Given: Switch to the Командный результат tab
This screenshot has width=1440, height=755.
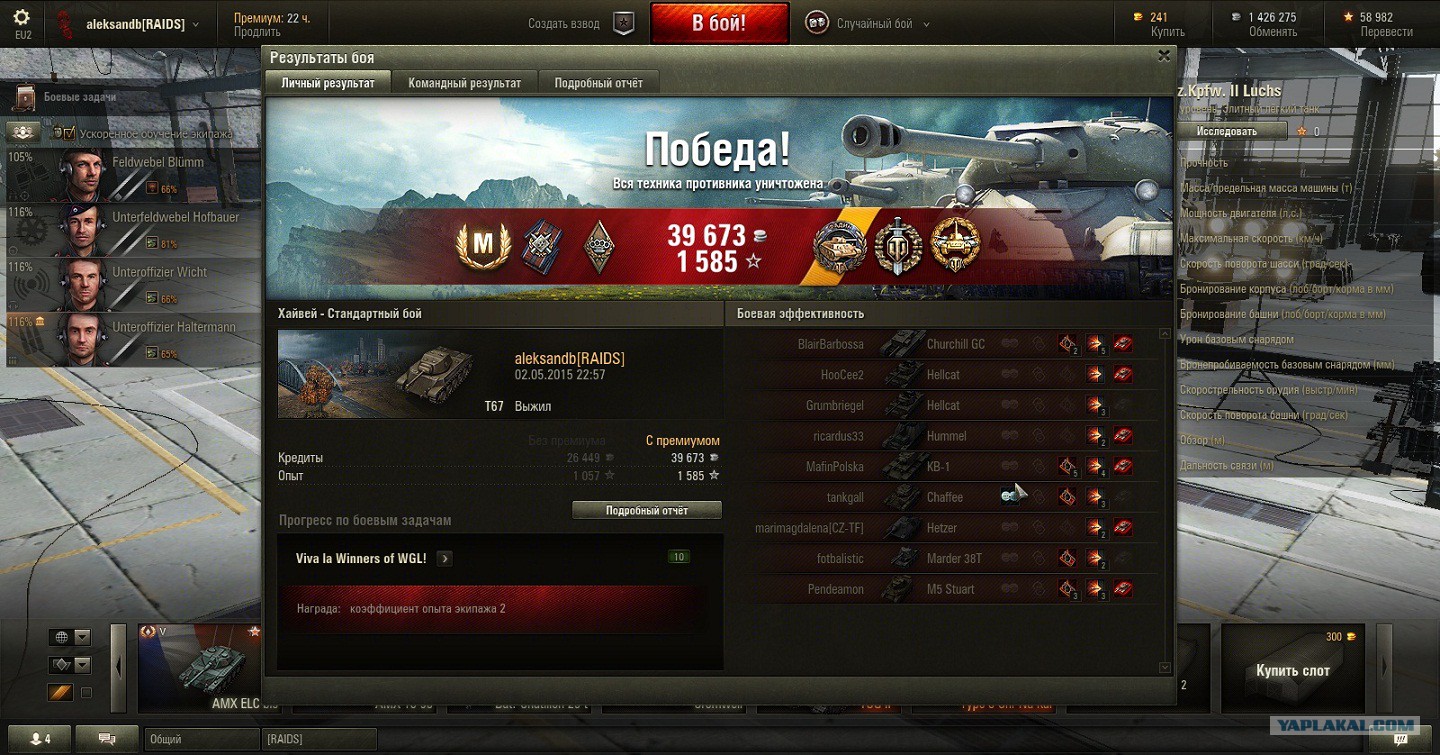Looking at the screenshot, I should (x=464, y=83).
